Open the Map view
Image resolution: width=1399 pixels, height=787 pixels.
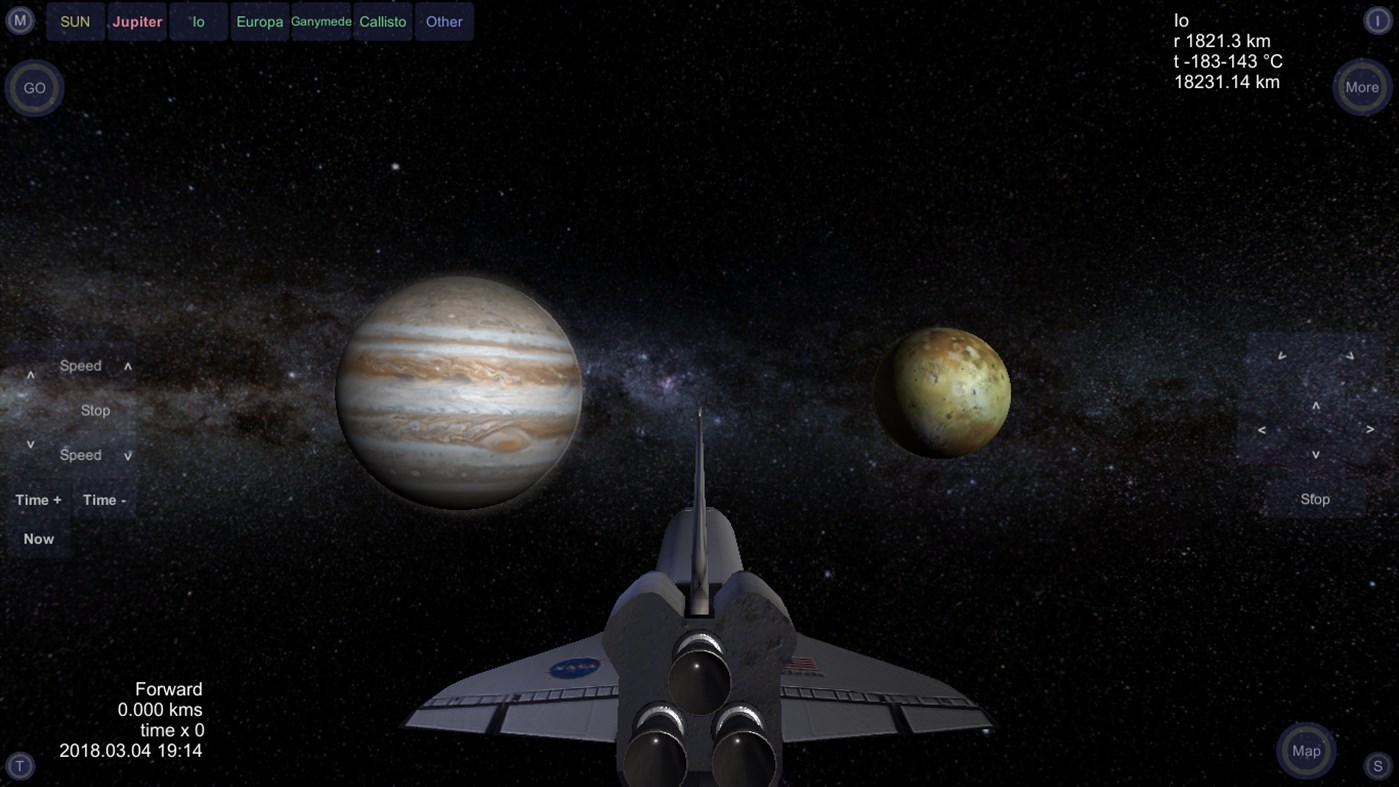[1304, 751]
